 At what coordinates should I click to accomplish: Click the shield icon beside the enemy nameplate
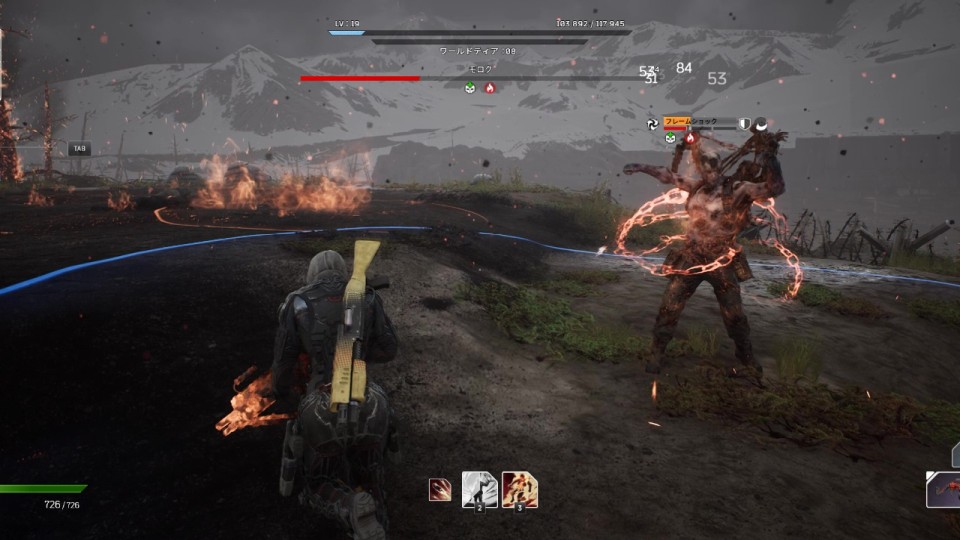pyautogui.click(x=744, y=123)
